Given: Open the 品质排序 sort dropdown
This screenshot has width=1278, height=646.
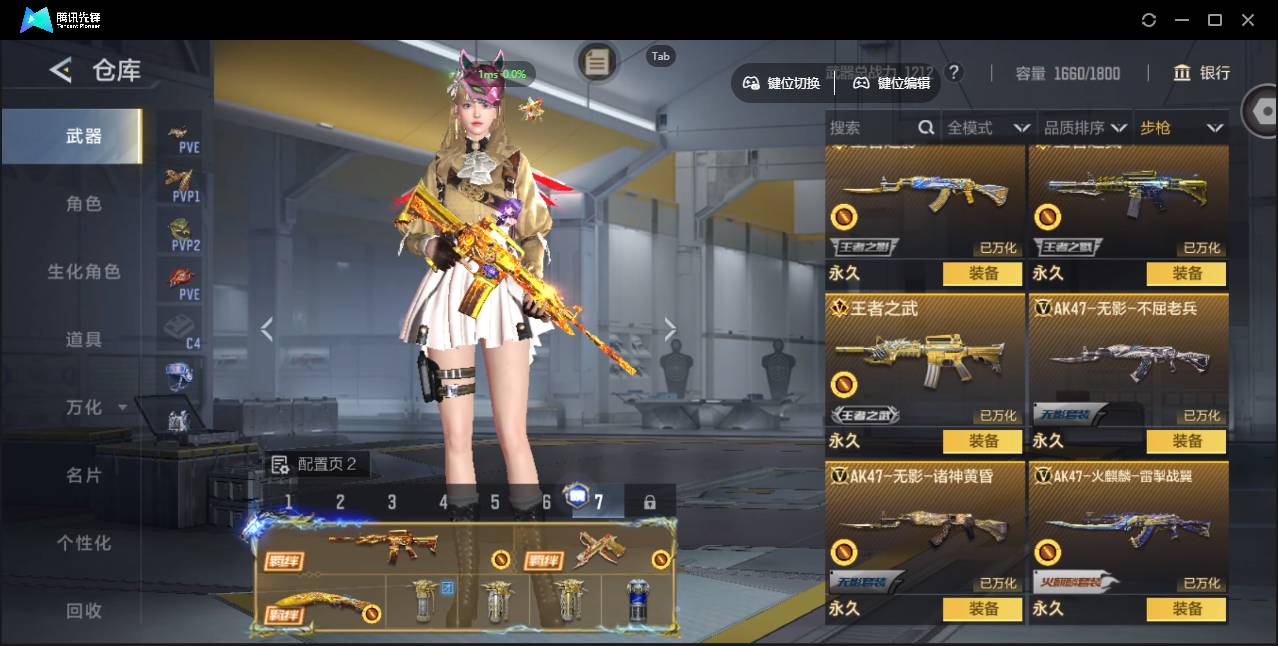Looking at the screenshot, I should point(1085,128).
